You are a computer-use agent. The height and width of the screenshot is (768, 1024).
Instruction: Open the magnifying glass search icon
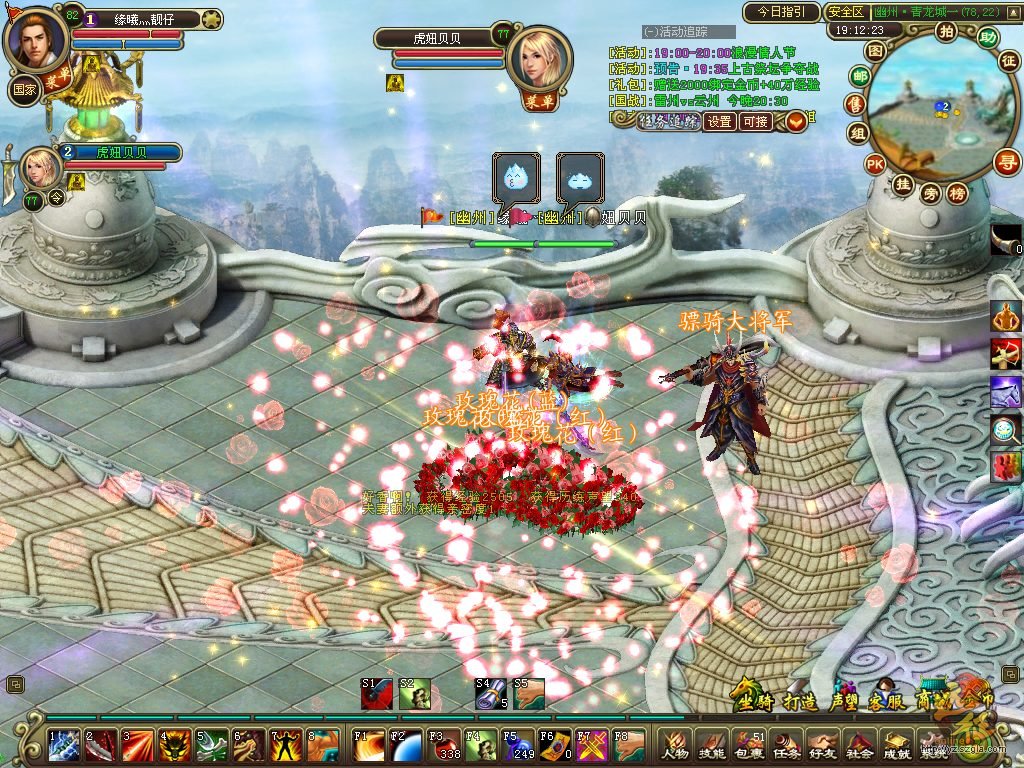coord(1005,430)
